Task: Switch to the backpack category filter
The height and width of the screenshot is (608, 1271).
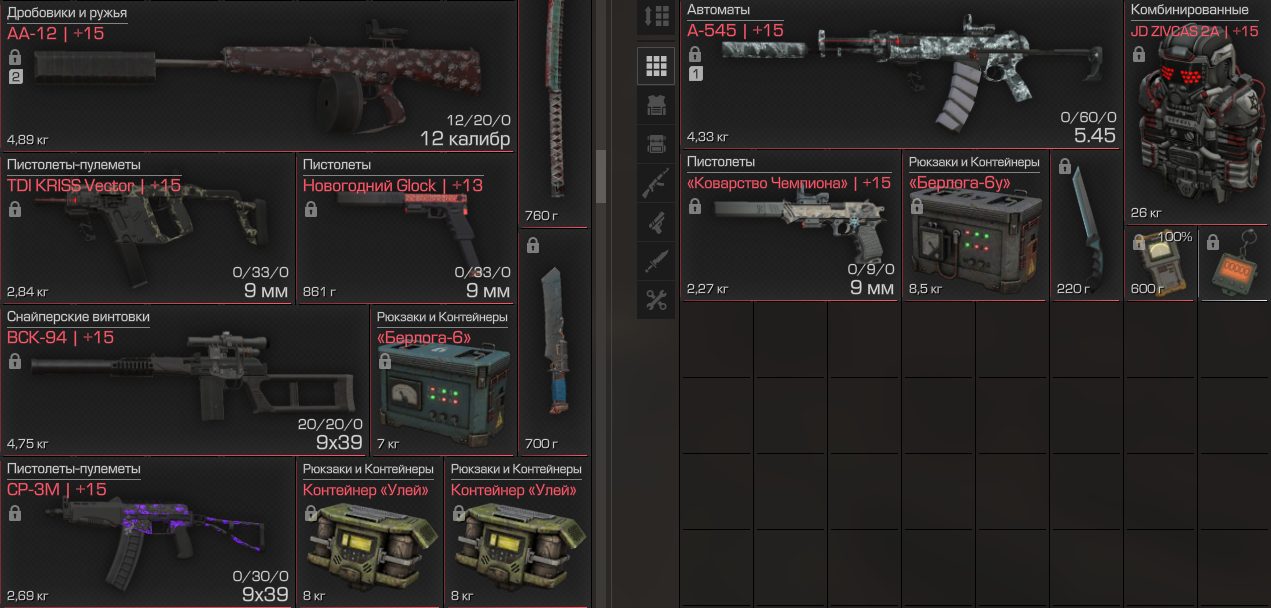Action: pos(656,144)
